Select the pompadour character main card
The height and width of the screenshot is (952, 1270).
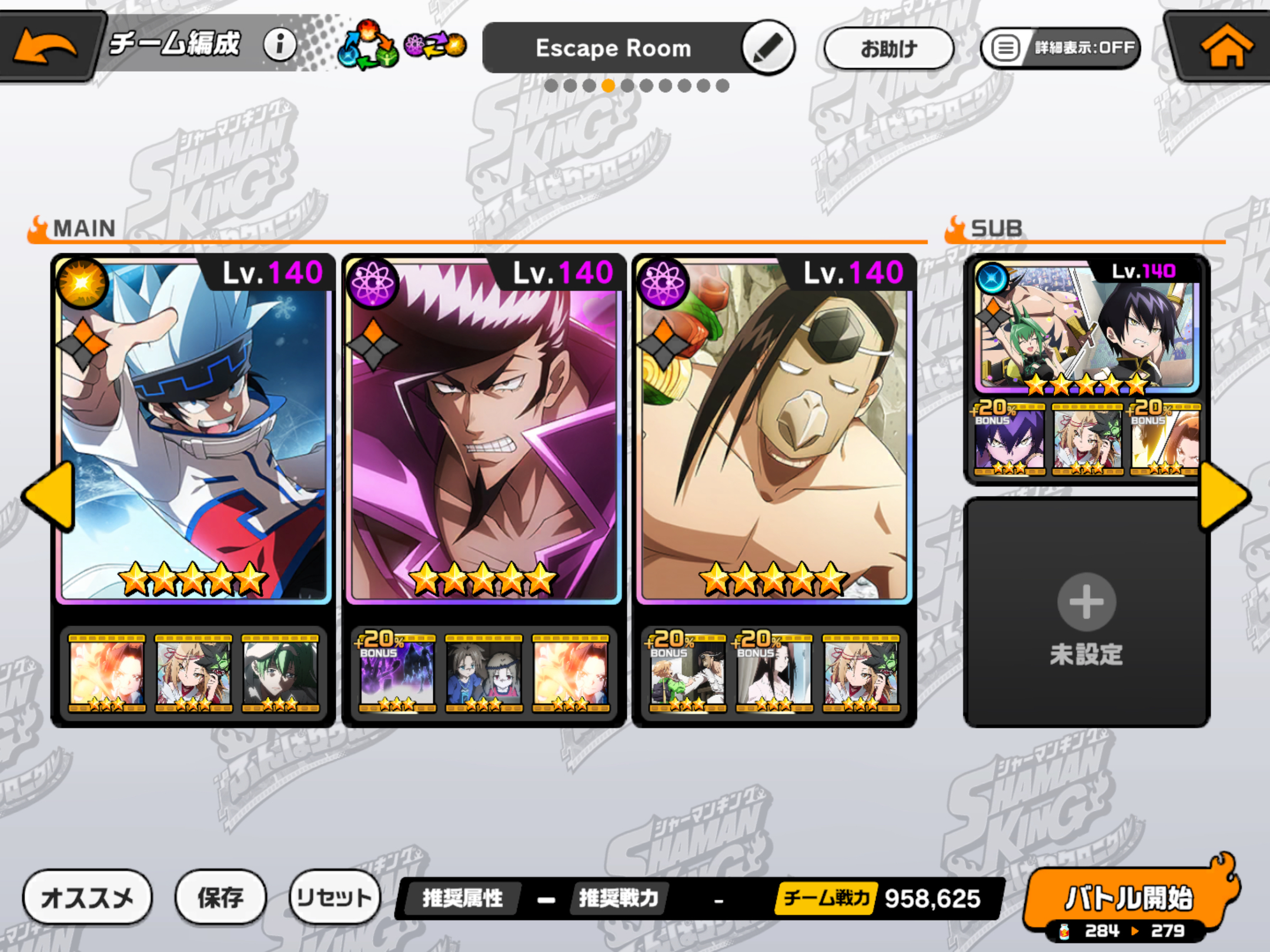click(x=483, y=429)
